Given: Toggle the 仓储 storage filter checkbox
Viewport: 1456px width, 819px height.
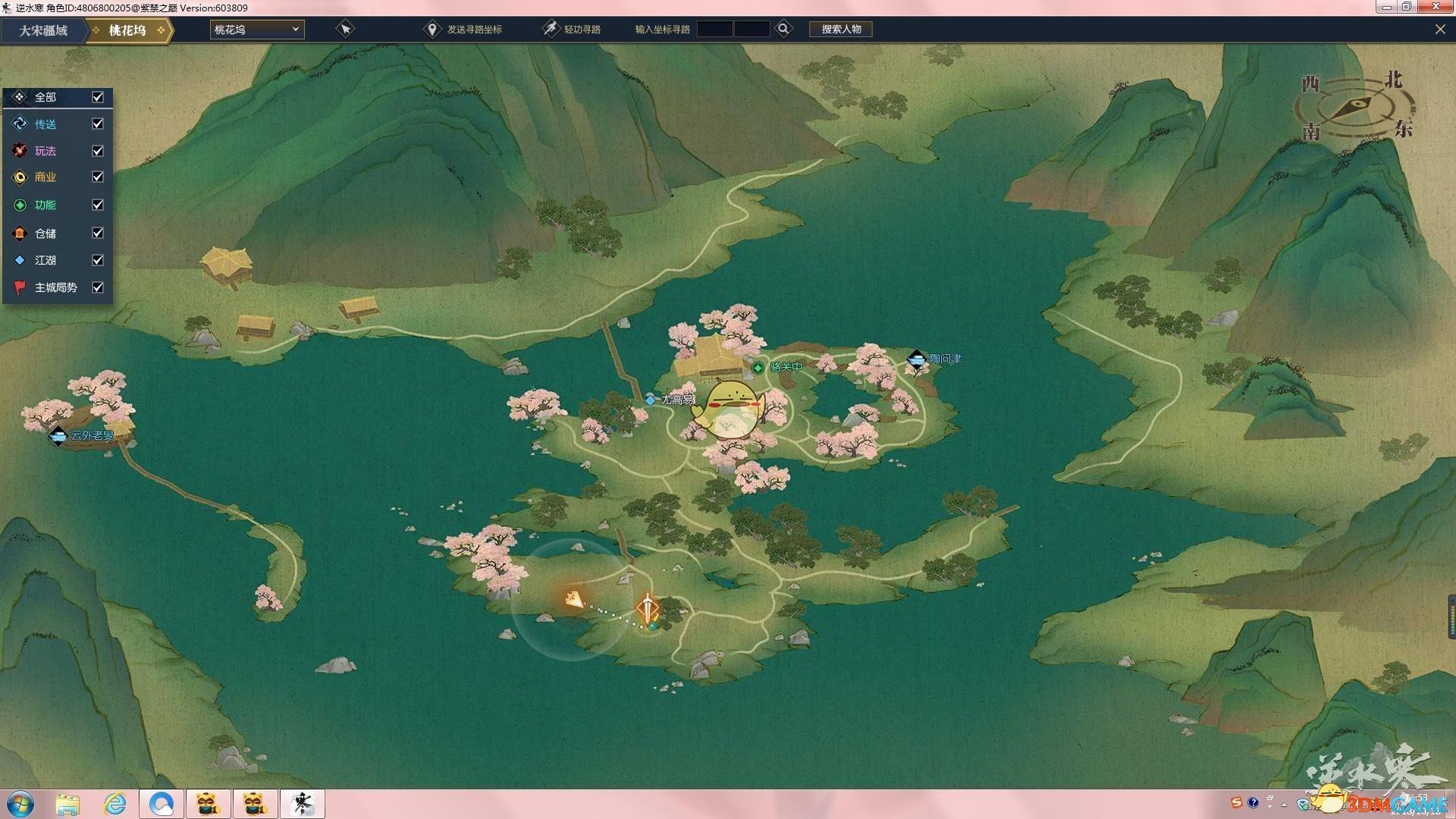Looking at the screenshot, I should (98, 233).
